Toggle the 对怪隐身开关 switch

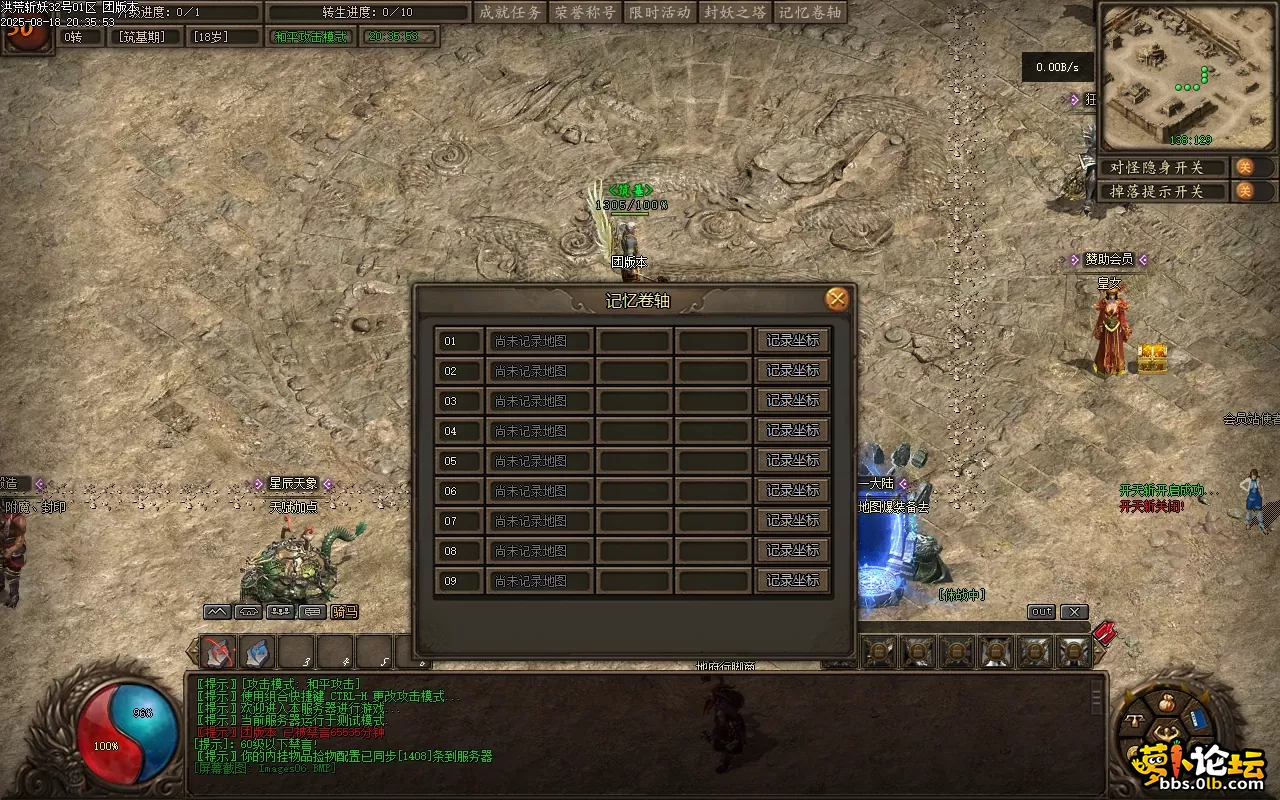coord(1245,167)
